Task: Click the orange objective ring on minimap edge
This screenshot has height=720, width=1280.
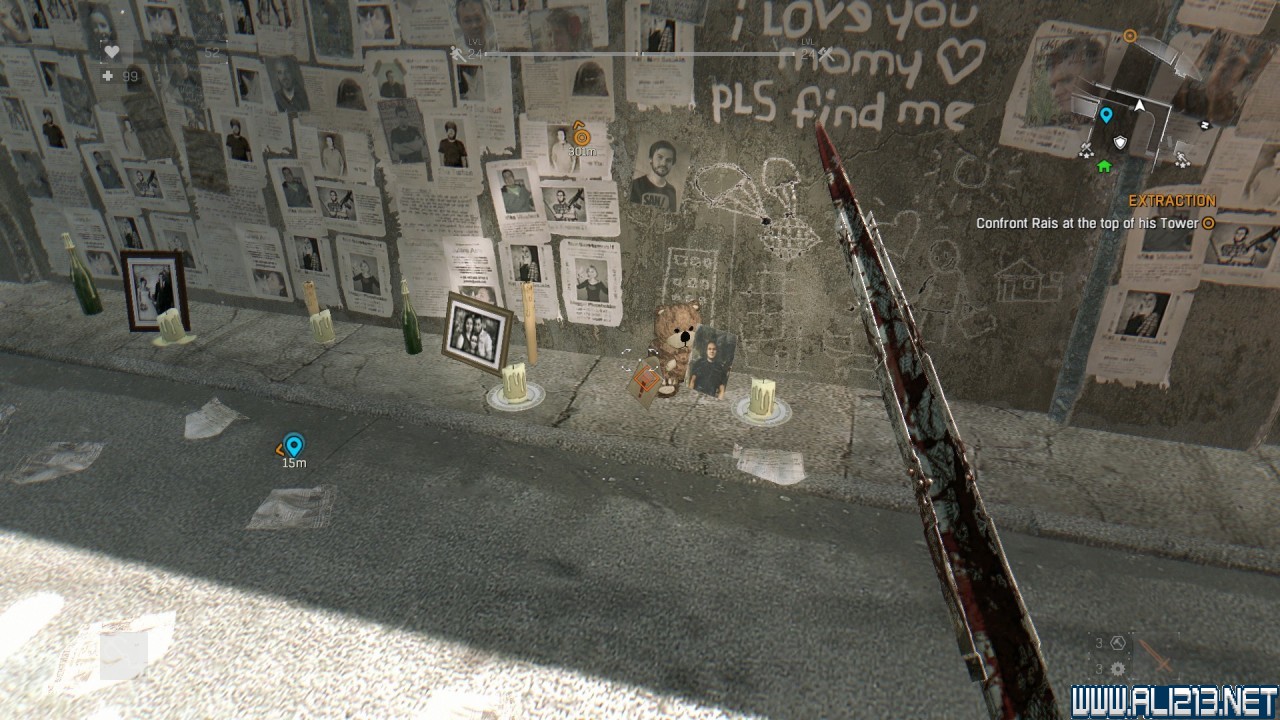Action: click(x=1130, y=37)
